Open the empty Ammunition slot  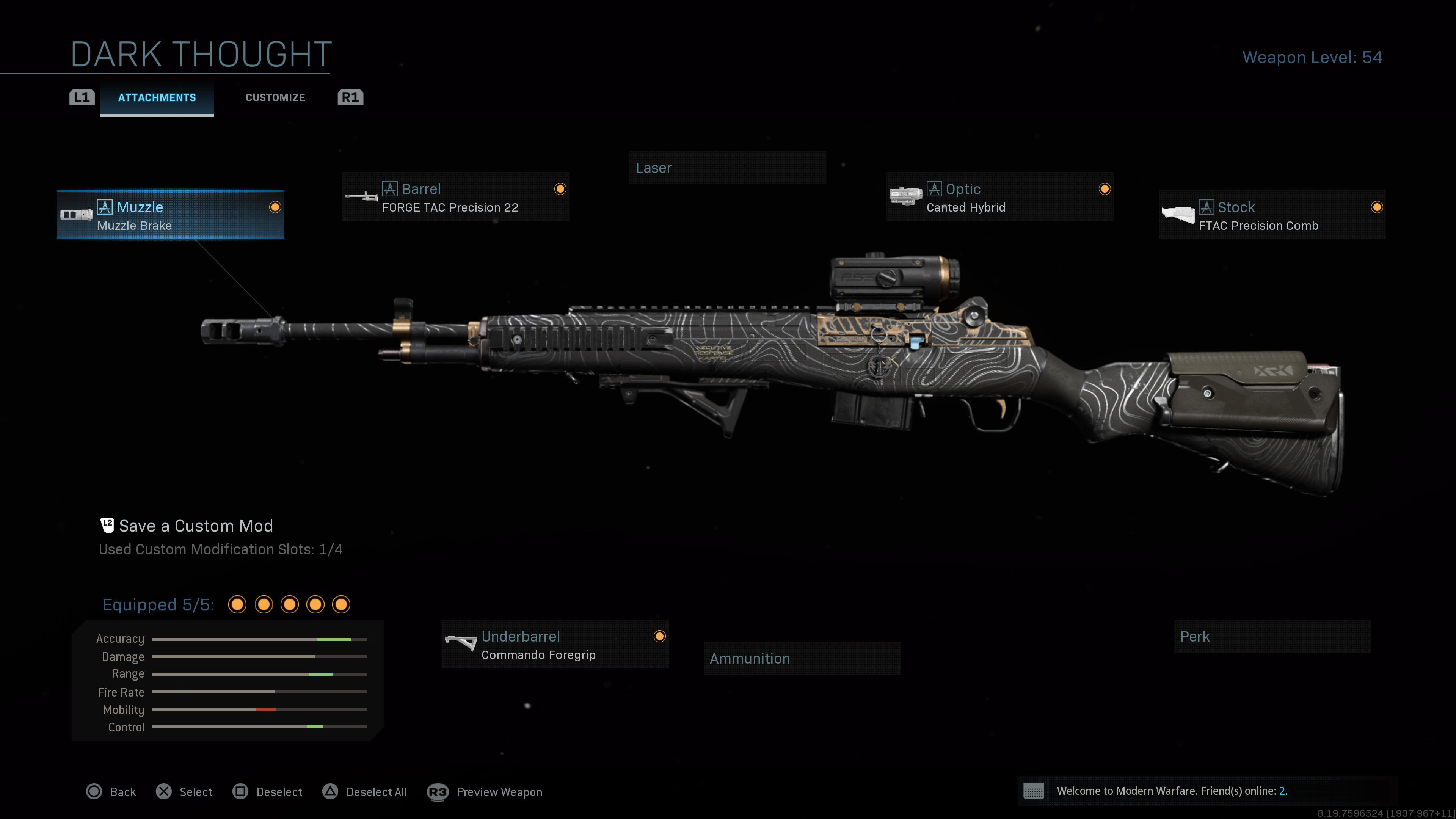click(802, 659)
